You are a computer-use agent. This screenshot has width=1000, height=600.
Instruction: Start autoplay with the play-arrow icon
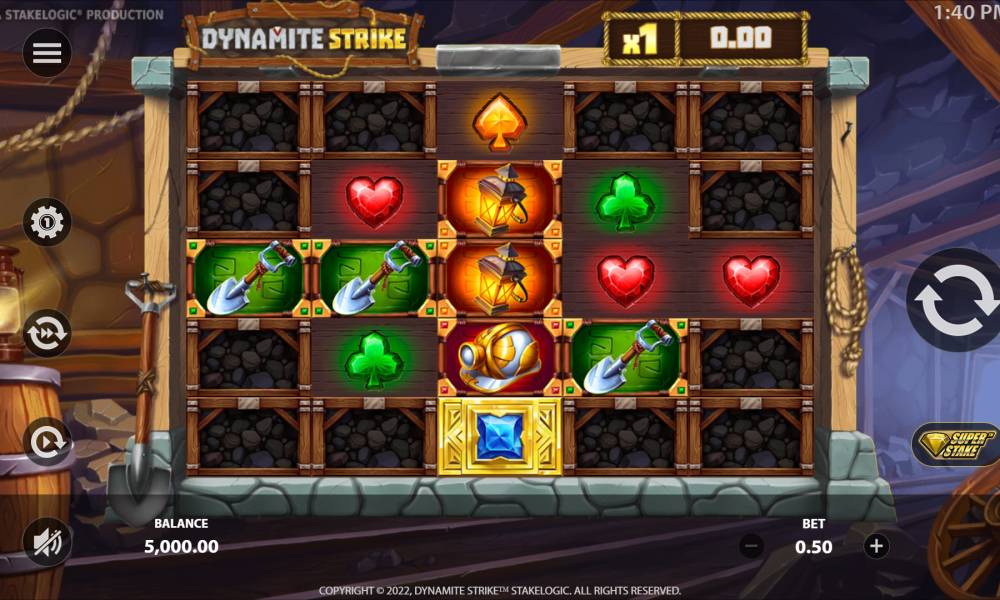pyautogui.click(x=47, y=442)
